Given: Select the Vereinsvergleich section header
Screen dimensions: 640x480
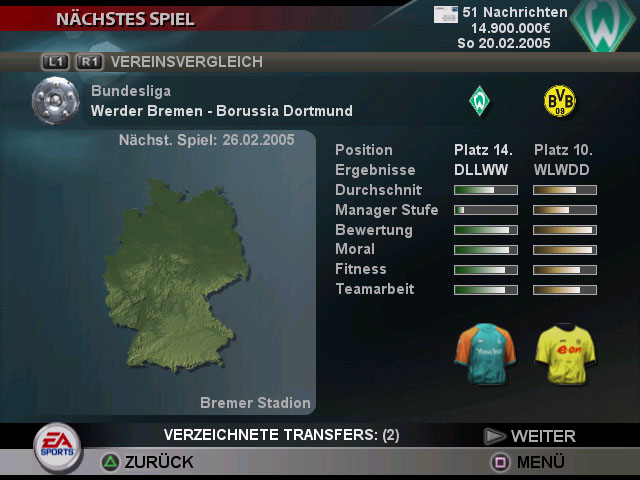Looking at the screenshot, I should [x=187, y=62].
